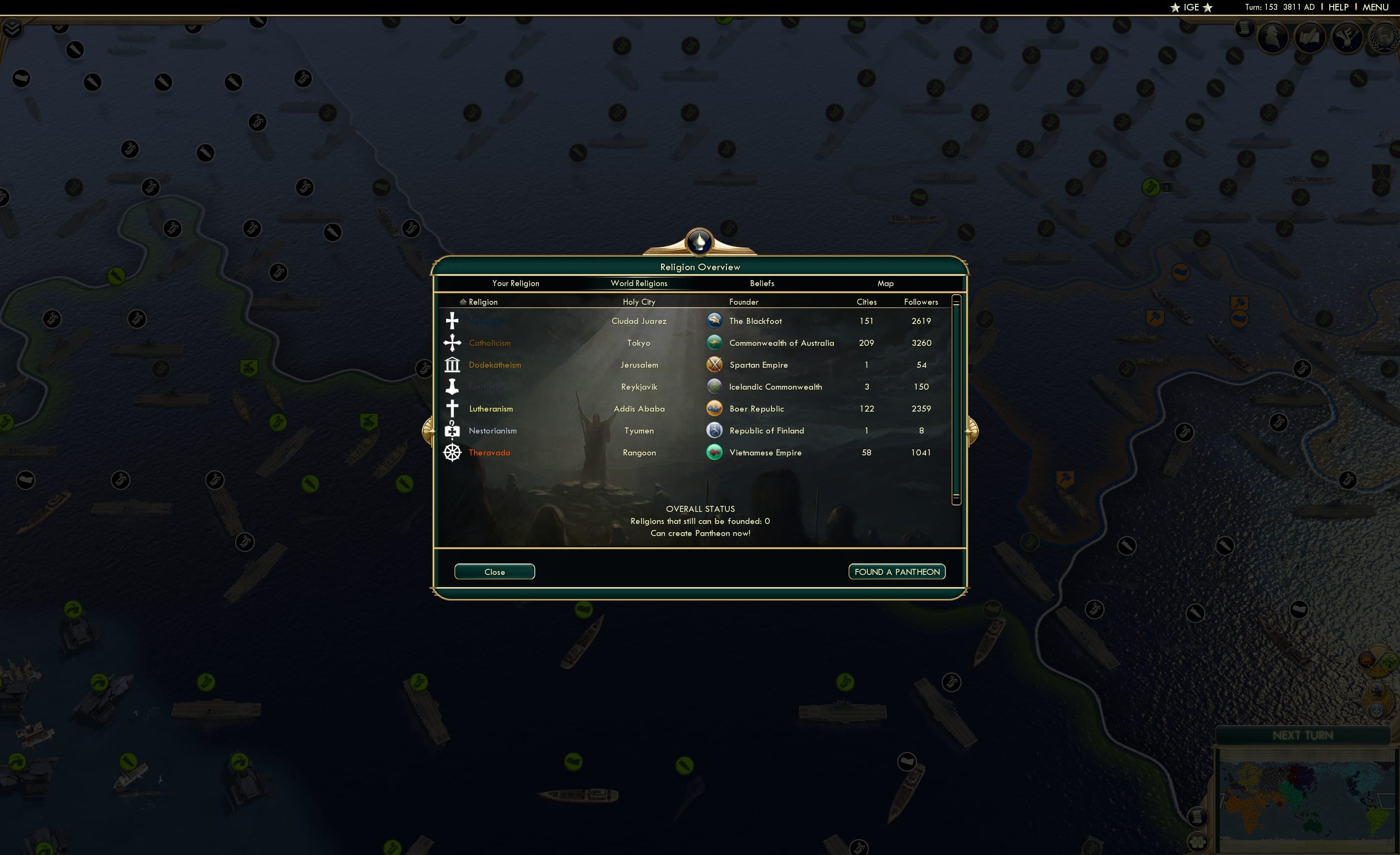The image size is (1400, 855).
Task: Open the game MENU
Action: 1375,7
